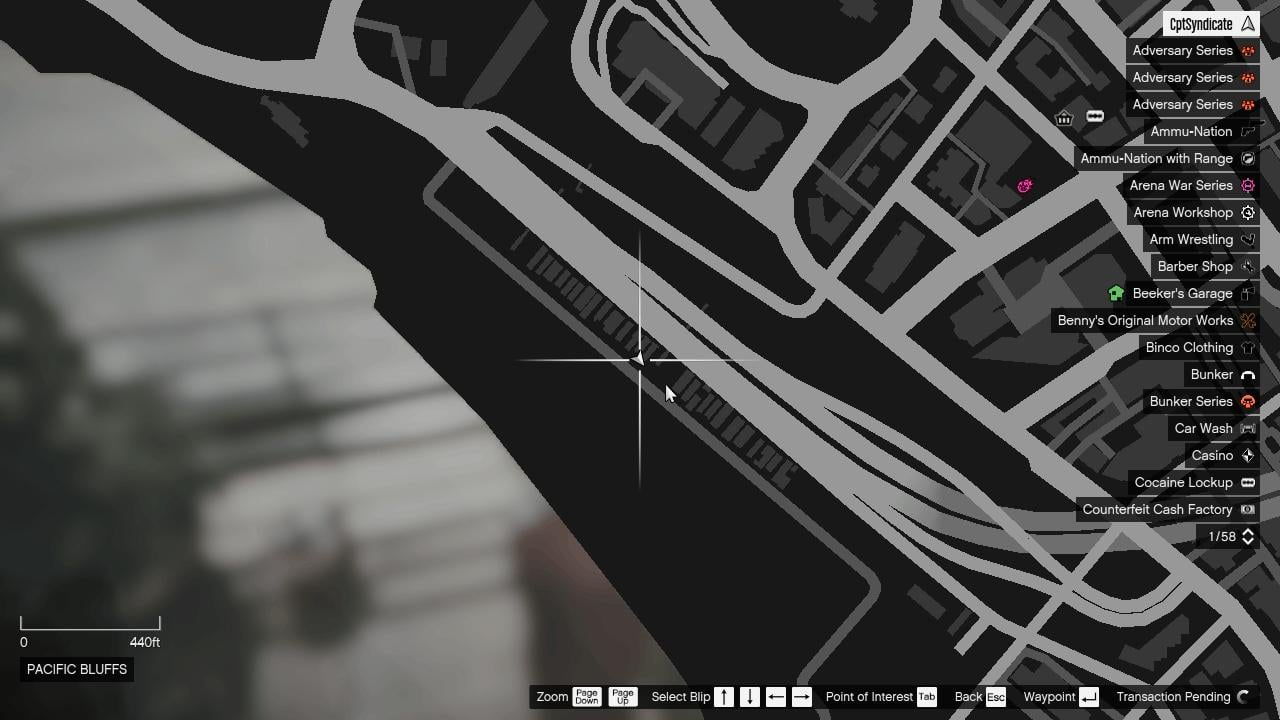Click the Transaction Pending spinner

(x=1244, y=696)
